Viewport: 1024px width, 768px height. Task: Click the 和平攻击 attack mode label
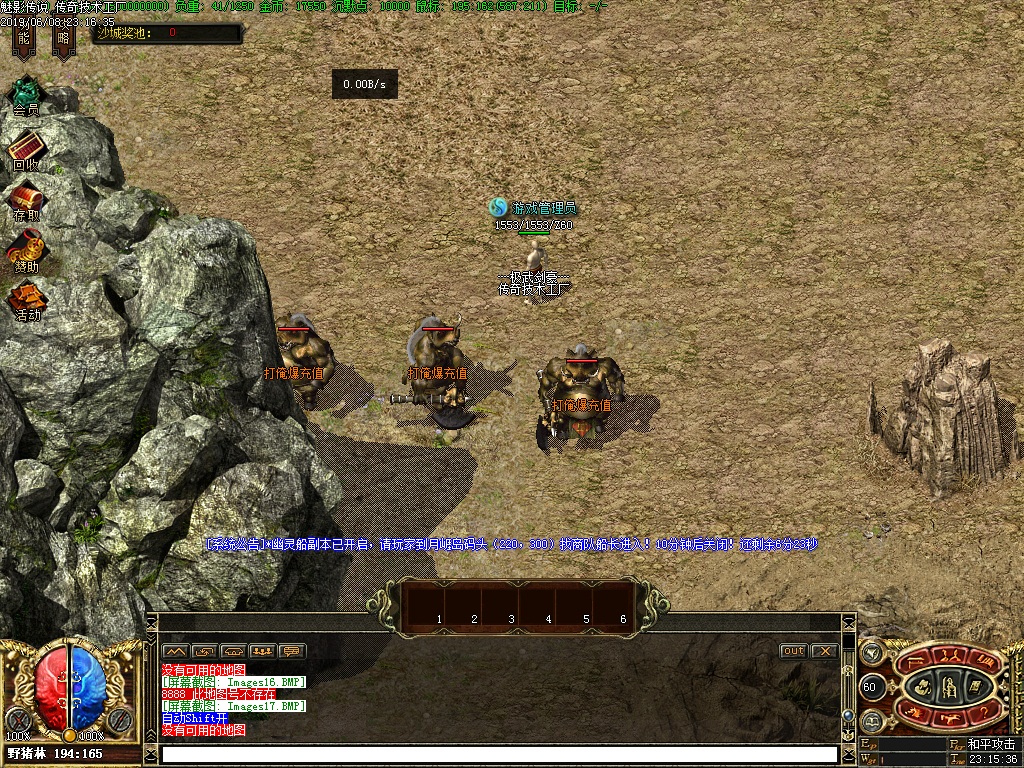[991, 745]
